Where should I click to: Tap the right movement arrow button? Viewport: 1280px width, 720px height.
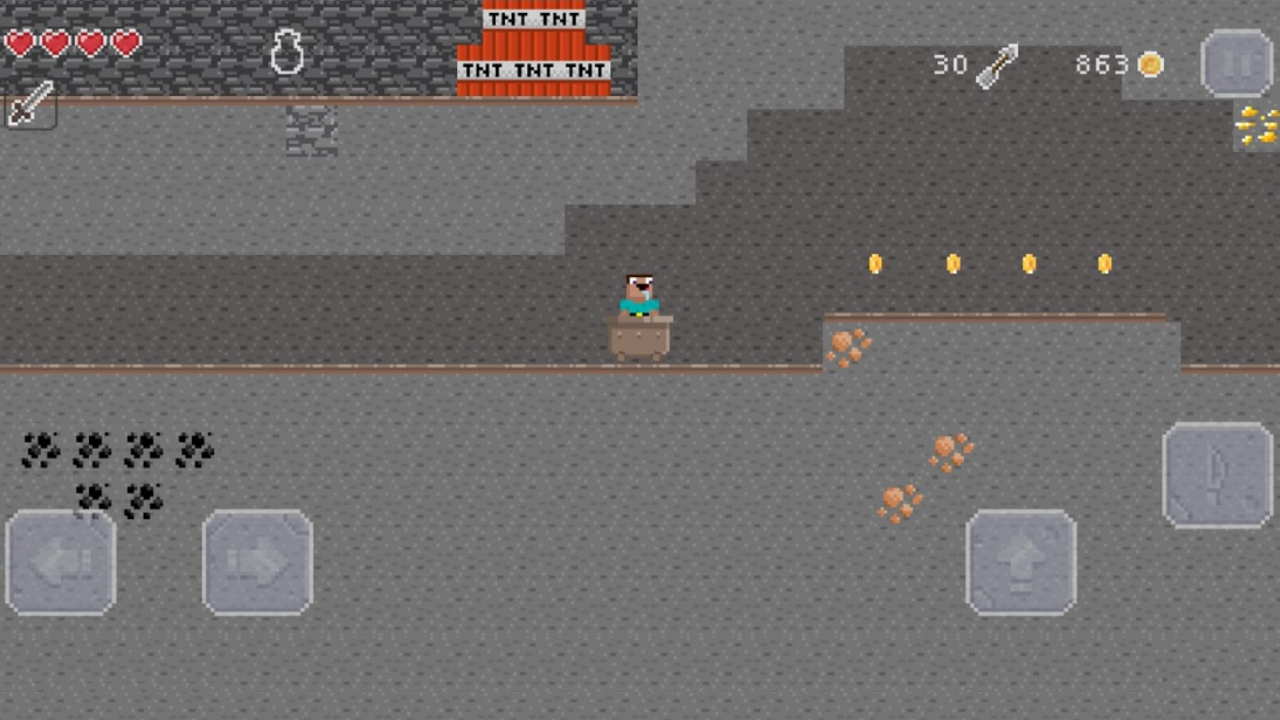coord(257,560)
